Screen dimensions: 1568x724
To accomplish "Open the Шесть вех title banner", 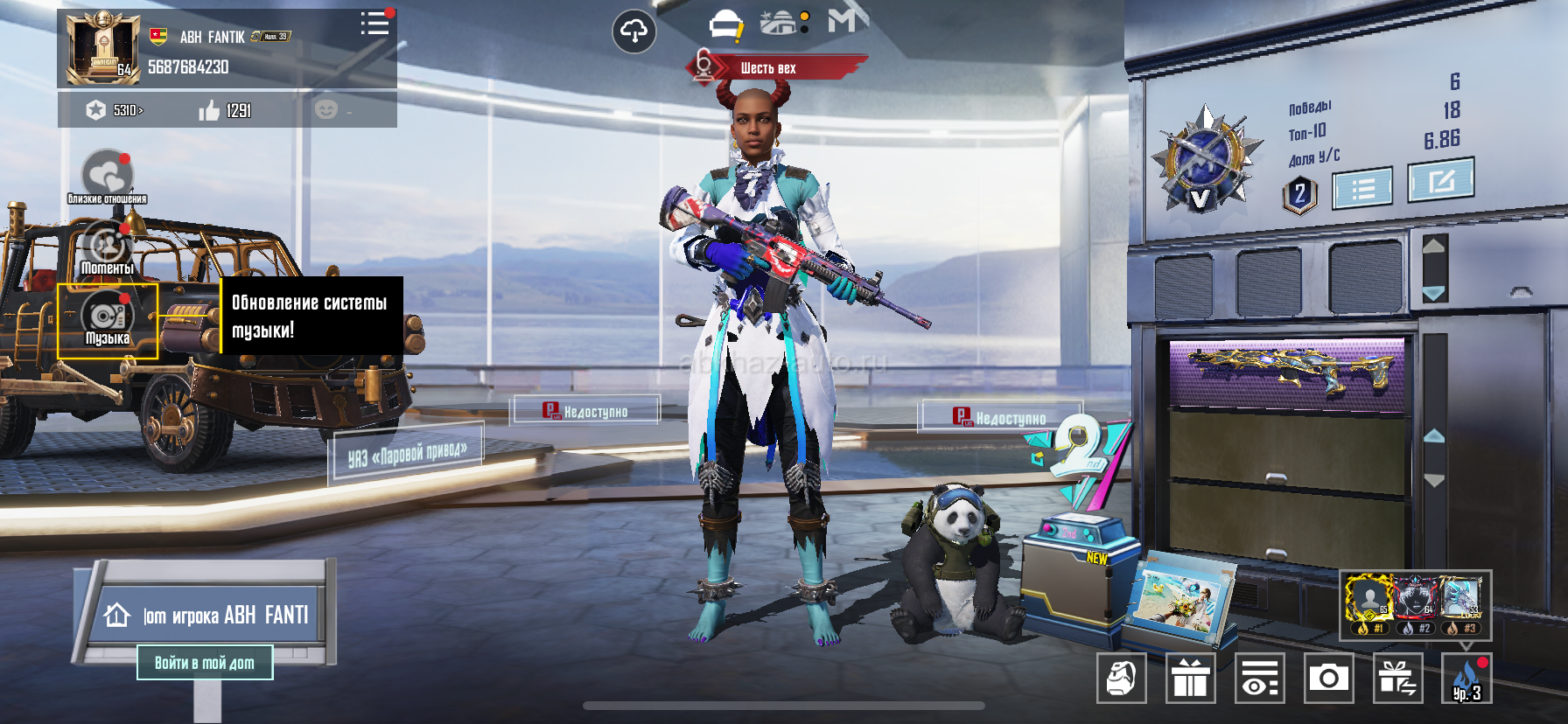I will [768, 67].
